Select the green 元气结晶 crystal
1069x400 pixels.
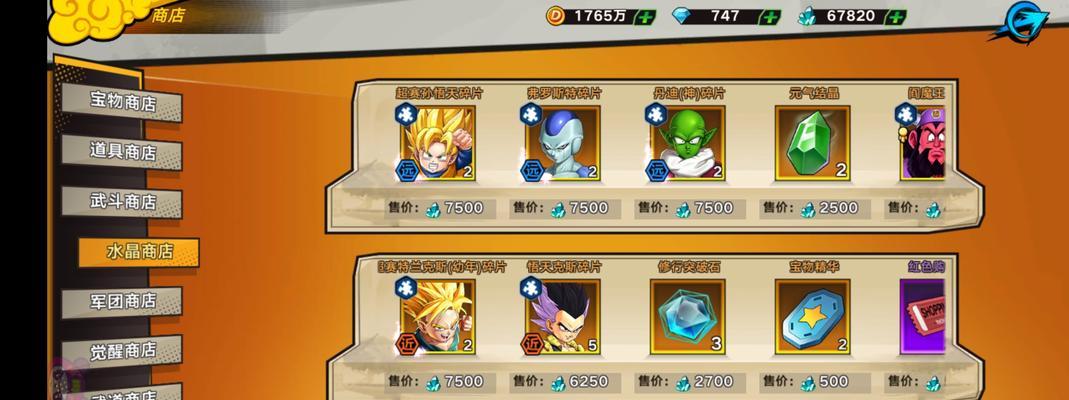click(811, 142)
